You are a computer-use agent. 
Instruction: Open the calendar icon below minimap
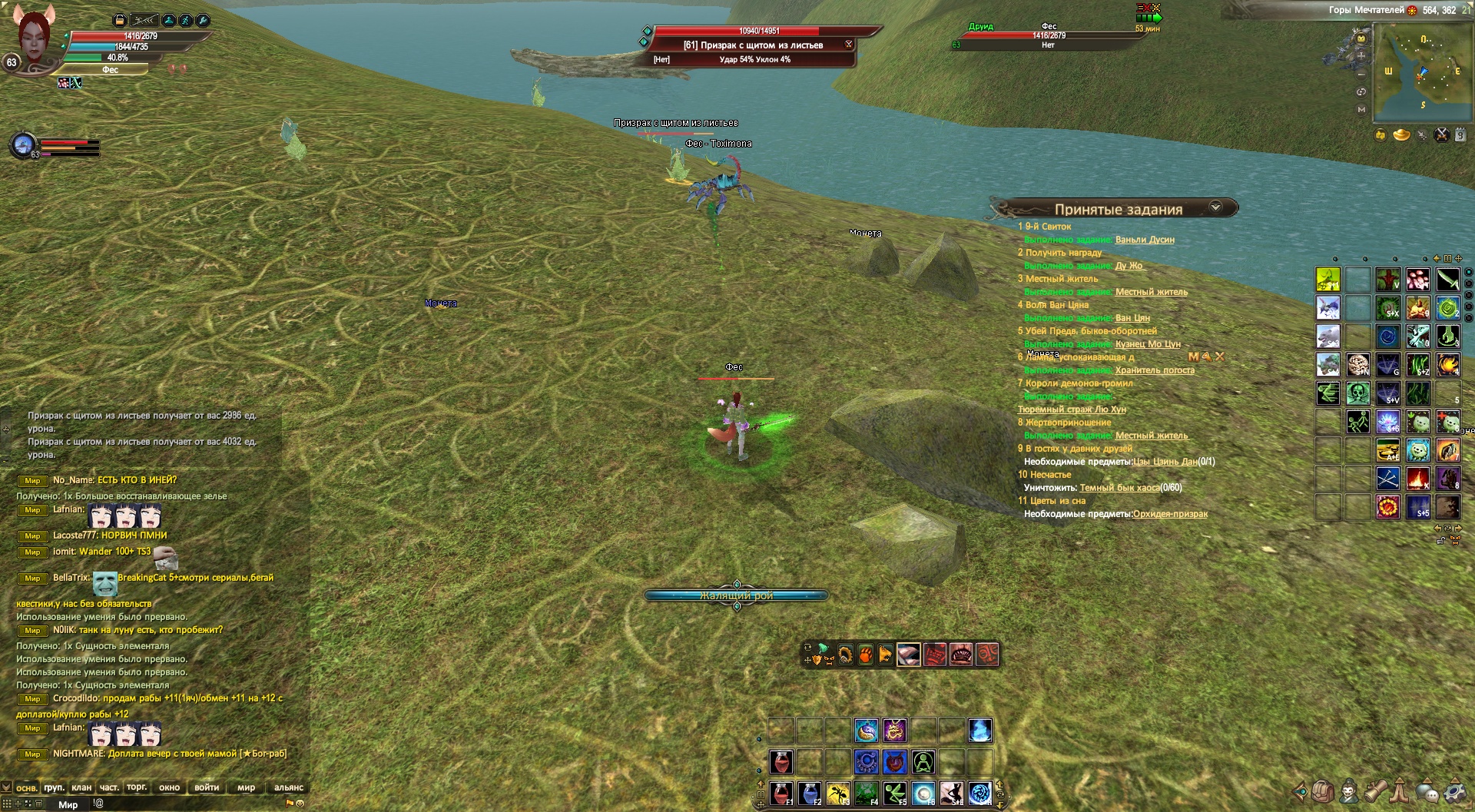[x=1460, y=136]
